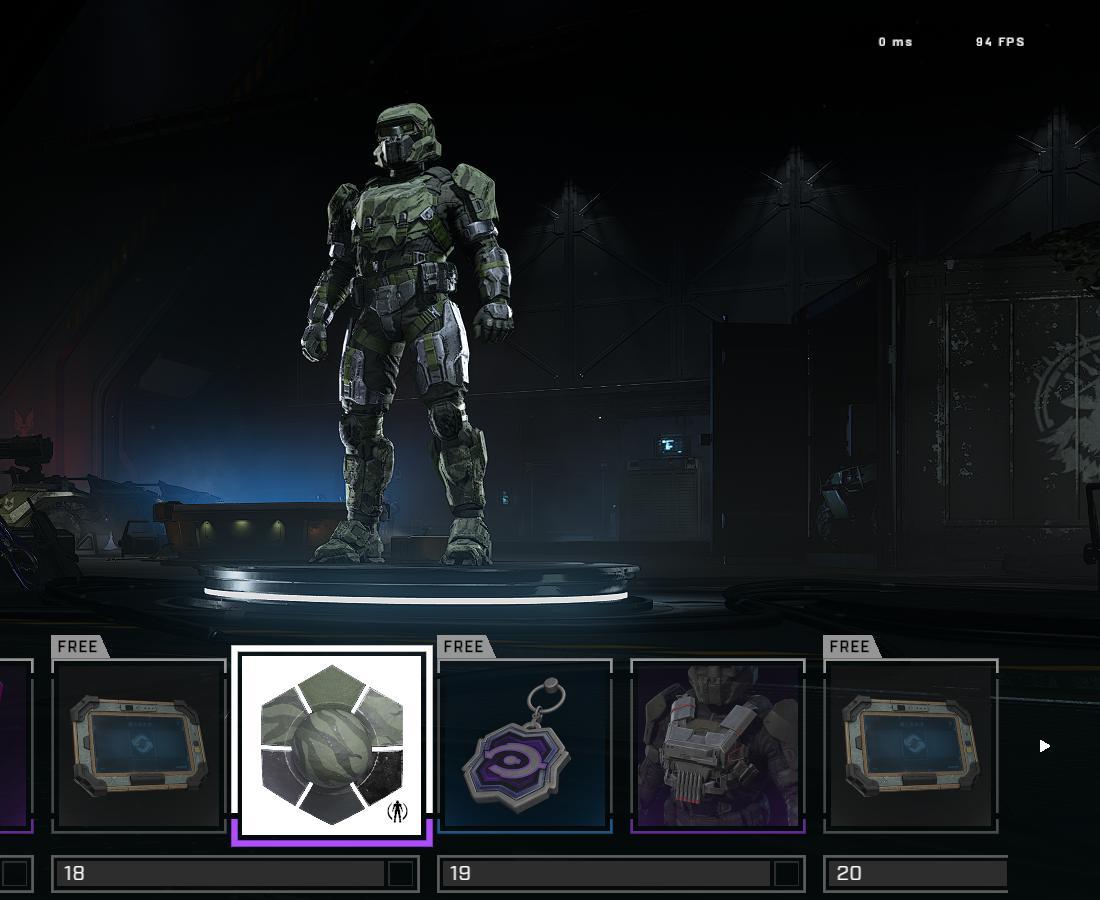
Task: Select the green camo armor coating tile
Action: pos(332,745)
